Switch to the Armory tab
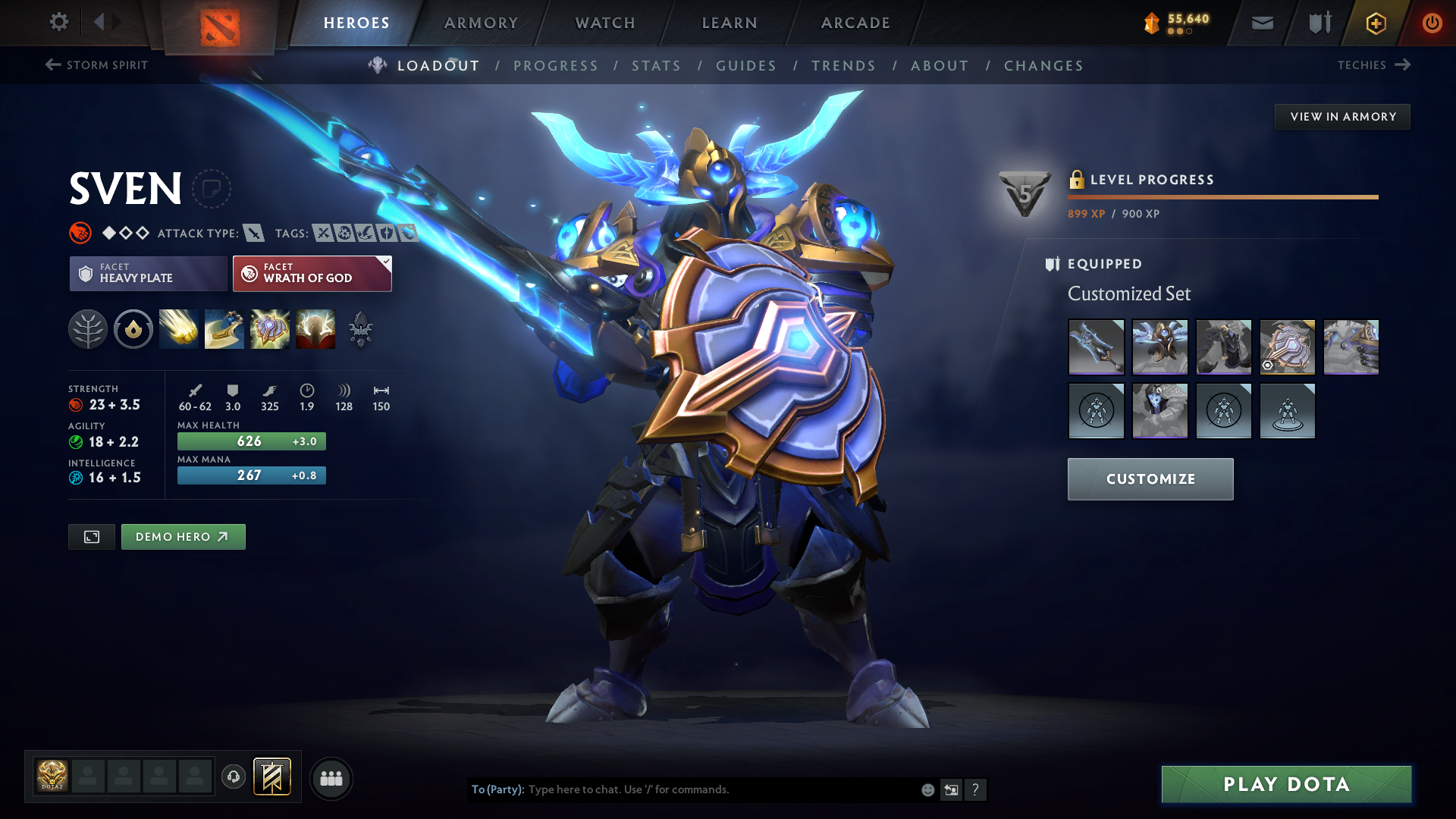 click(481, 23)
